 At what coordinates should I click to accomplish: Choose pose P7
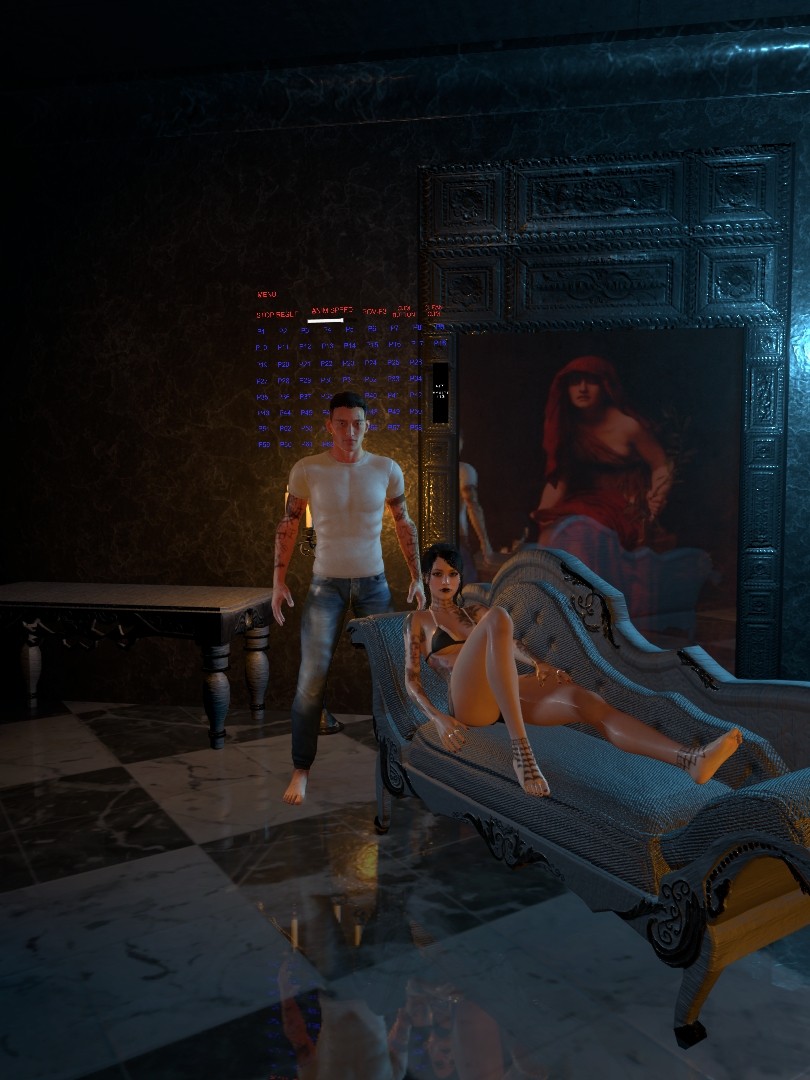pos(394,328)
